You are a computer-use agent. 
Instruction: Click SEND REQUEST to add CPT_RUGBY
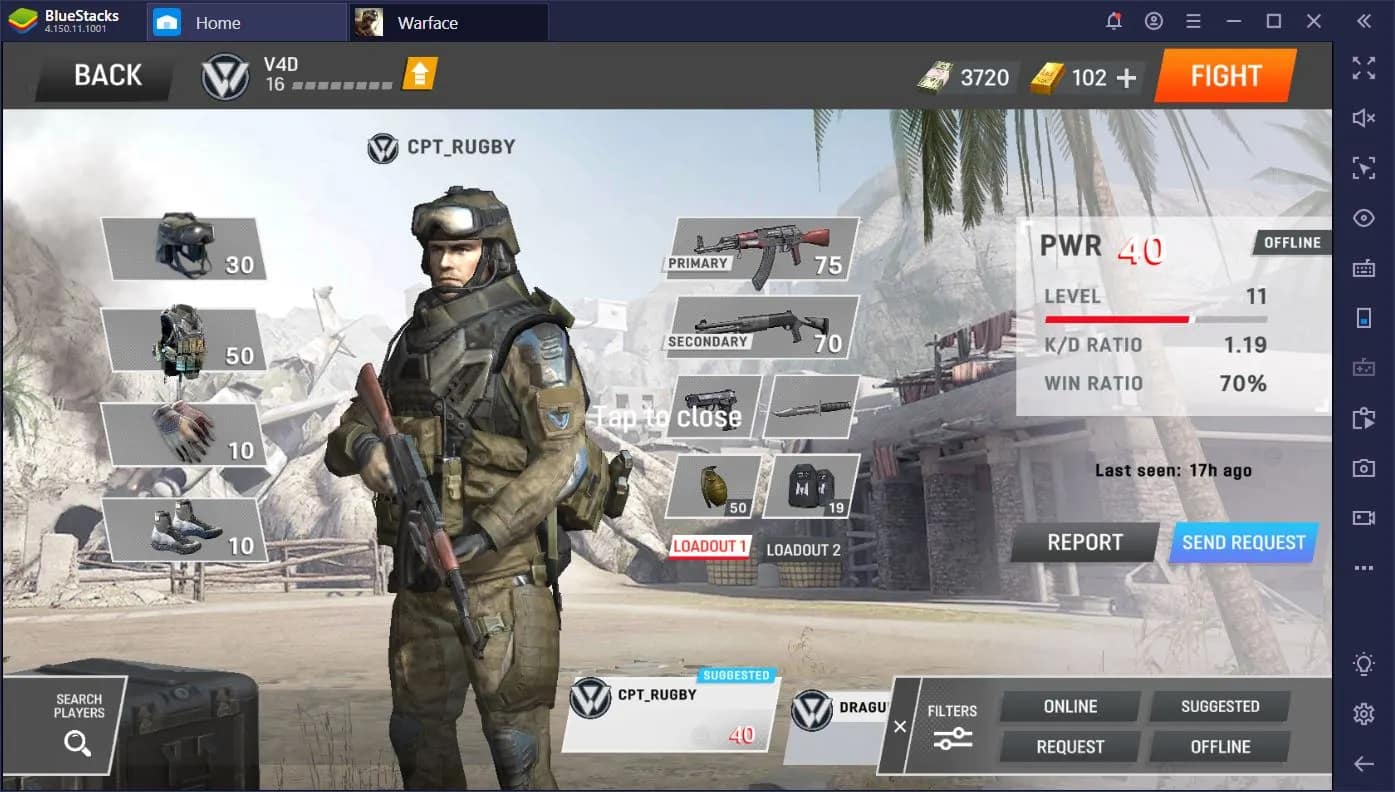(1242, 542)
